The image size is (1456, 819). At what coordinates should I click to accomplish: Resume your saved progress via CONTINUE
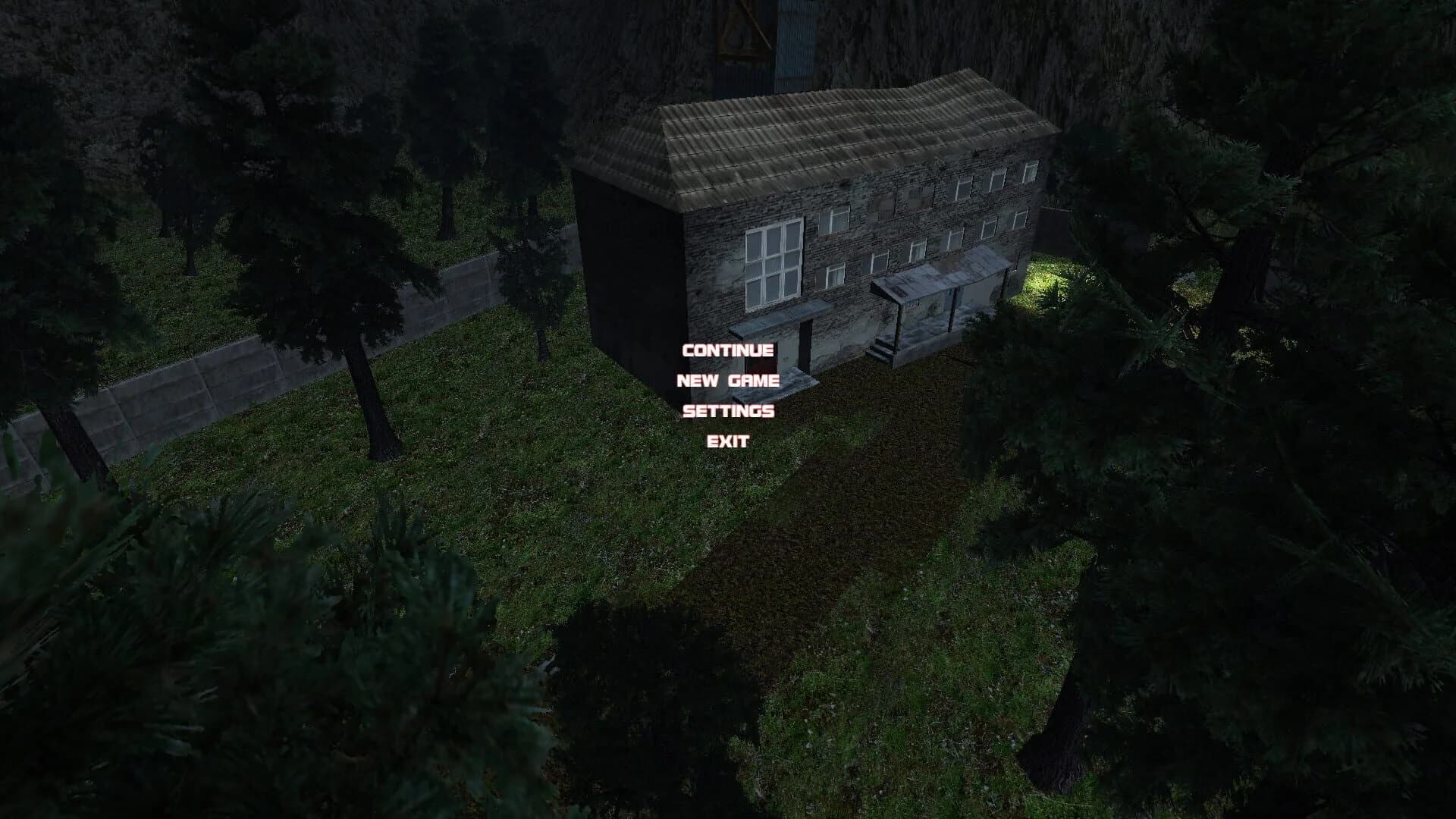[727, 352]
